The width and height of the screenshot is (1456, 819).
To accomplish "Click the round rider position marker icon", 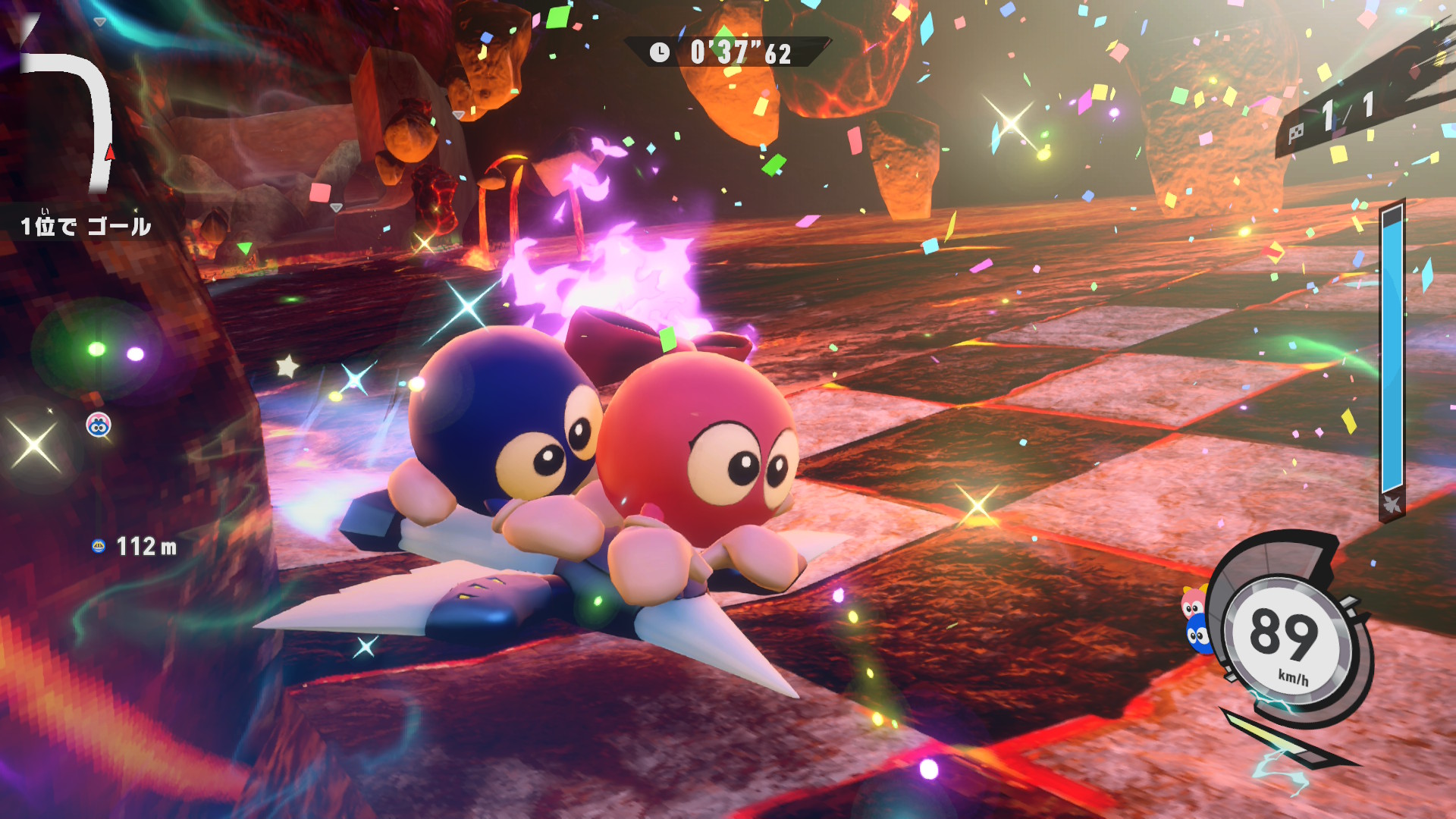I will [99, 425].
